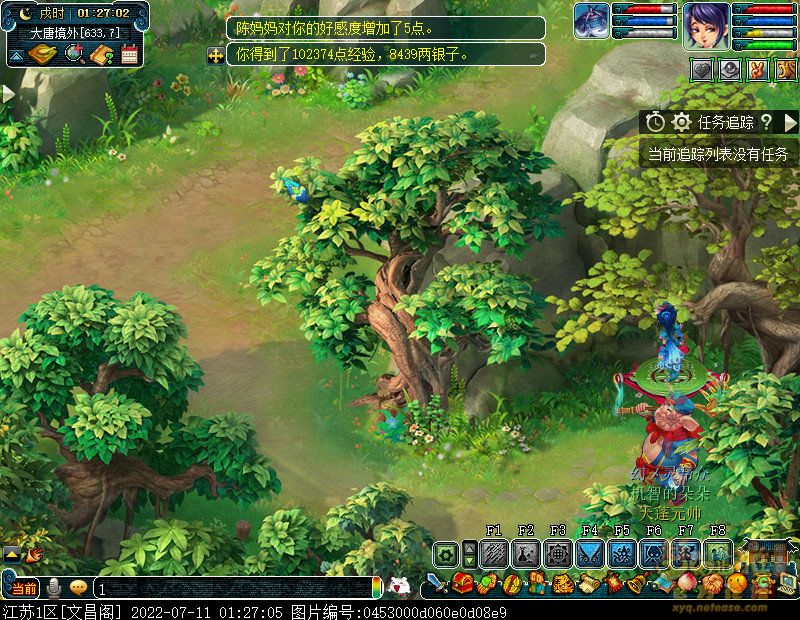Image resolution: width=800 pixels, height=620 pixels.
Task: Open the pet portrait panel
Action: pos(591,22)
